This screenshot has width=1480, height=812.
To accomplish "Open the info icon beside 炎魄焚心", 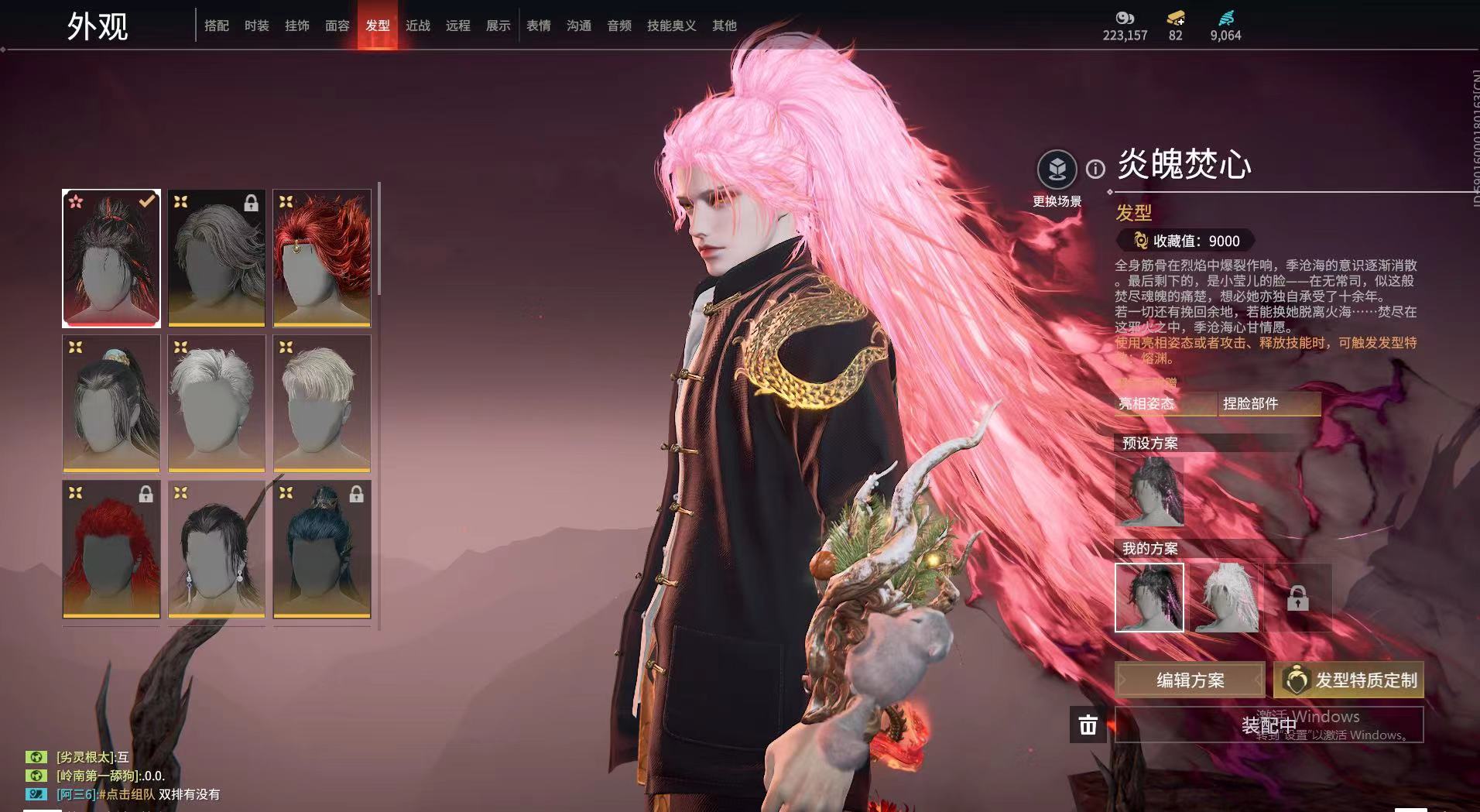I will pos(1095,169).
